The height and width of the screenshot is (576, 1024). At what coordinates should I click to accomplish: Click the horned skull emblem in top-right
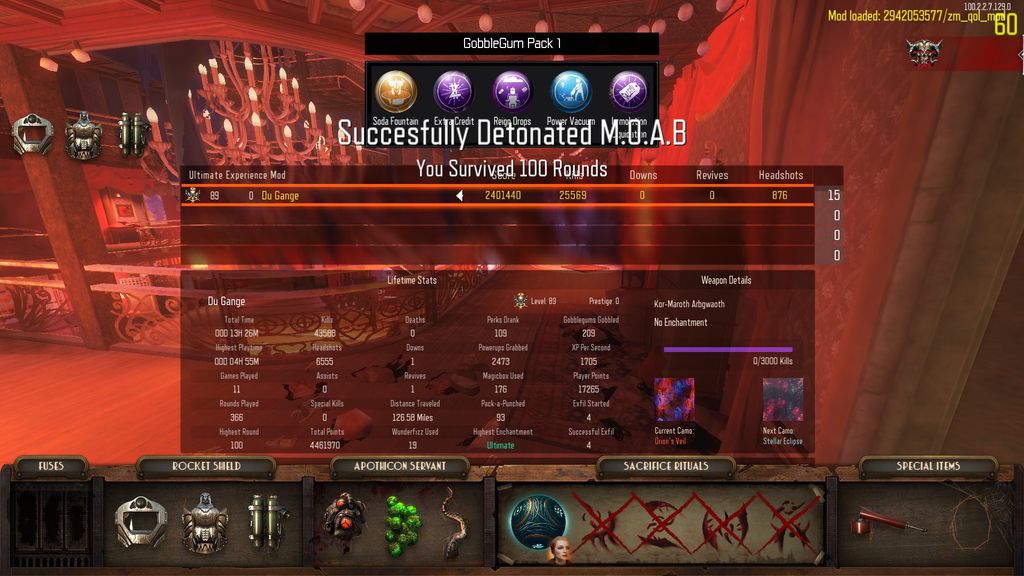click(924, 53)
